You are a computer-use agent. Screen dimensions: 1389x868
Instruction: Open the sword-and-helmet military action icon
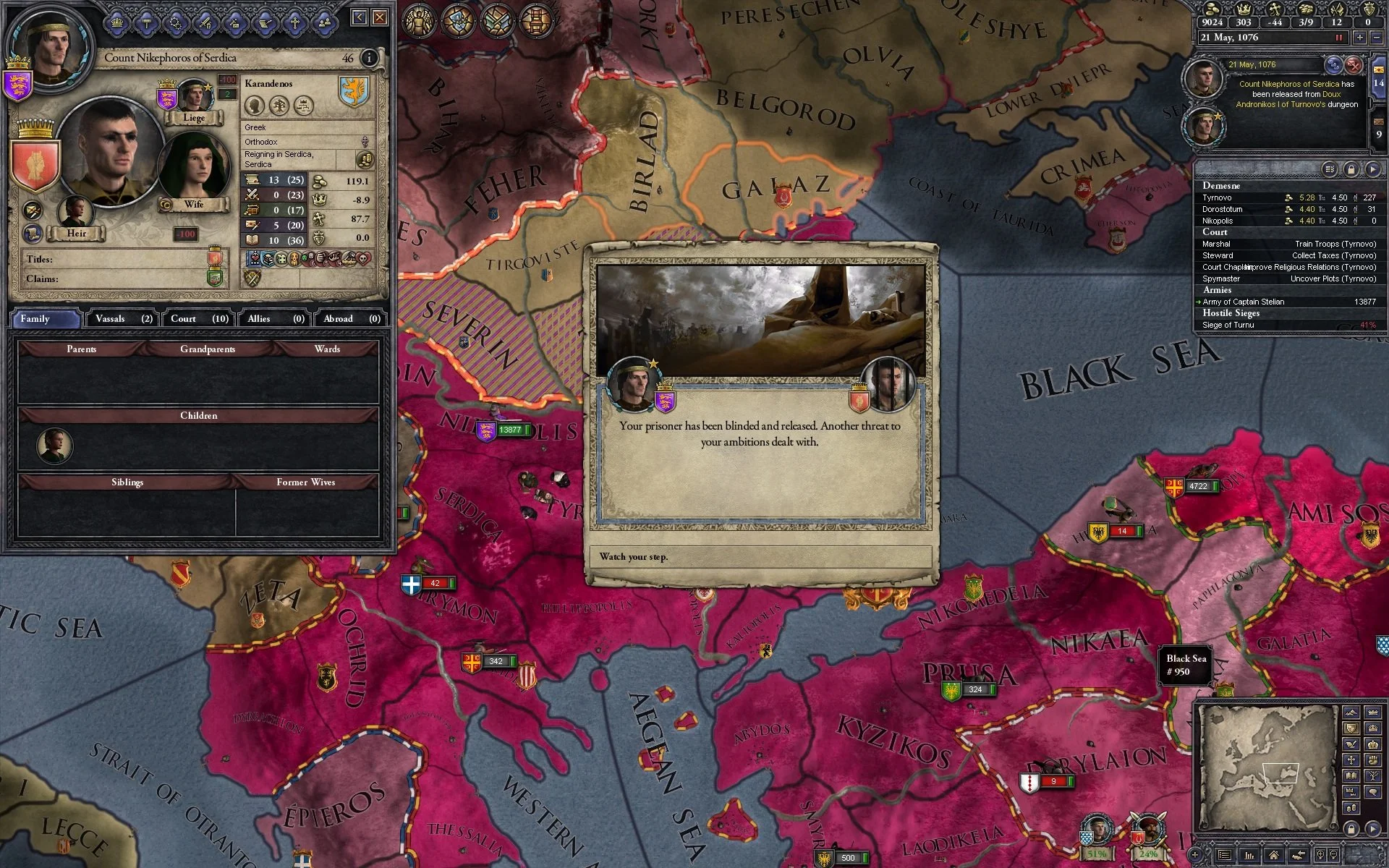click(x=205, y=22)
